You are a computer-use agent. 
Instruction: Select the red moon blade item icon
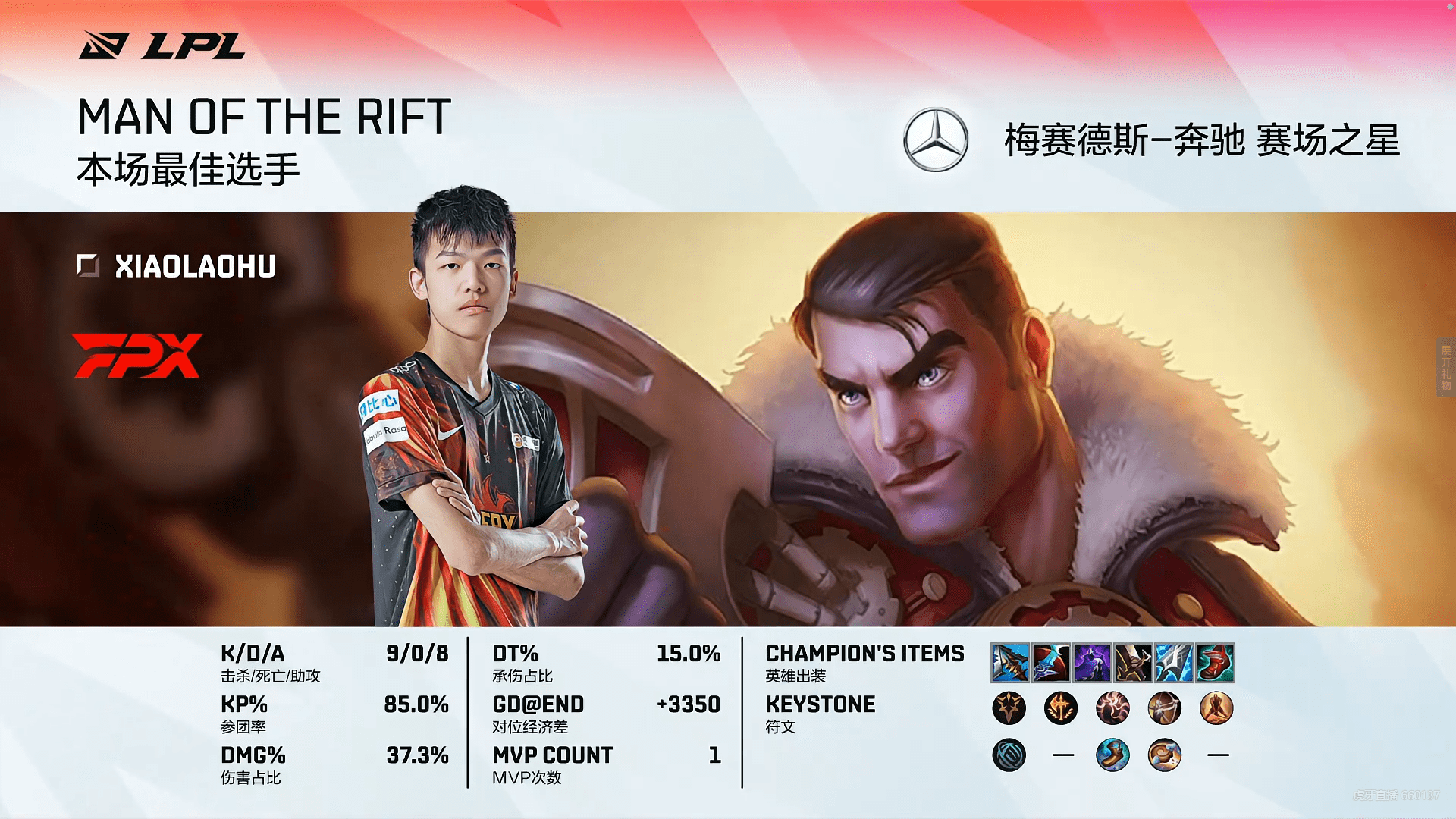coord(1050,662)
